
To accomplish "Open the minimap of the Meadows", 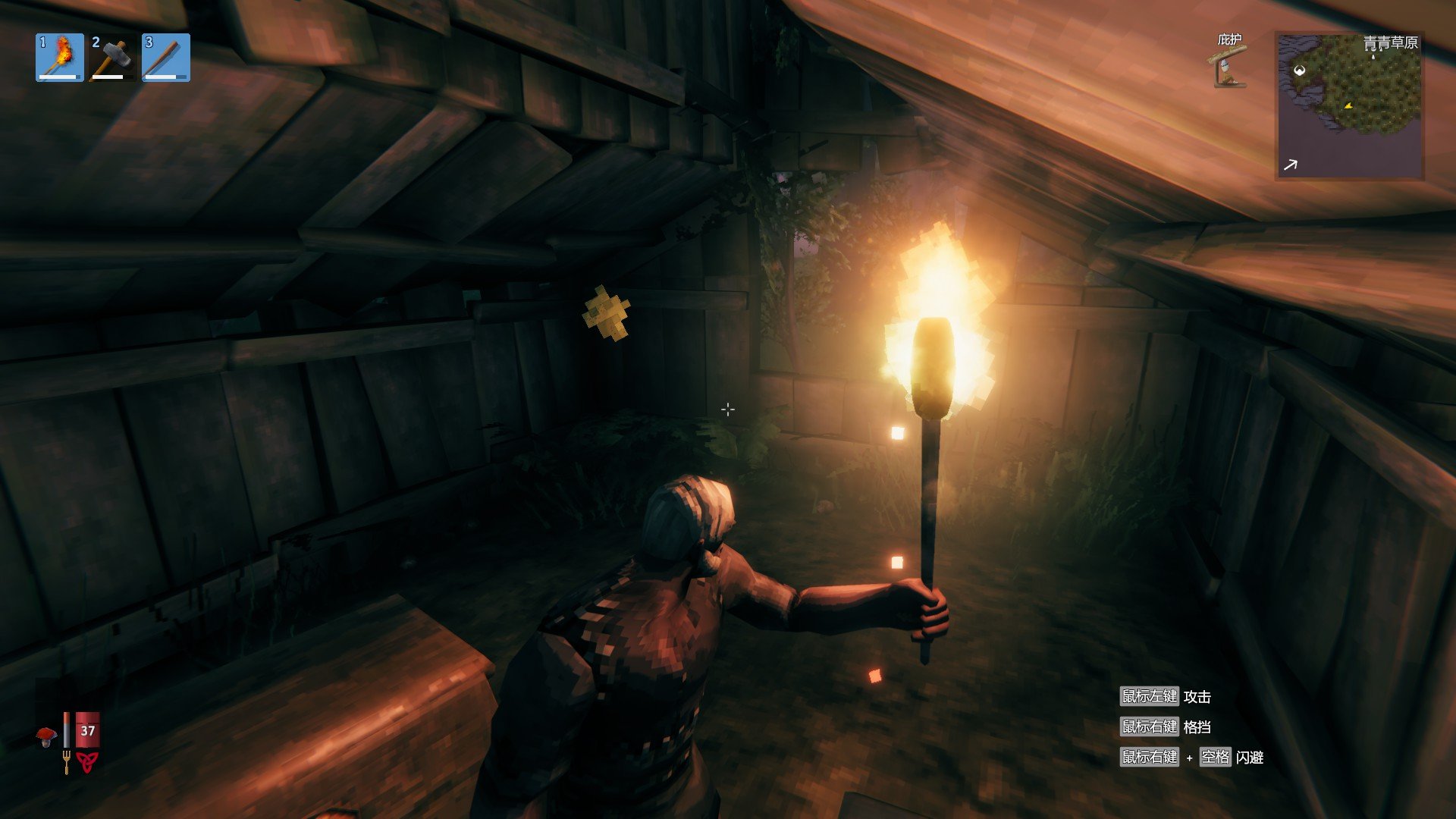I will [1349, 105].
